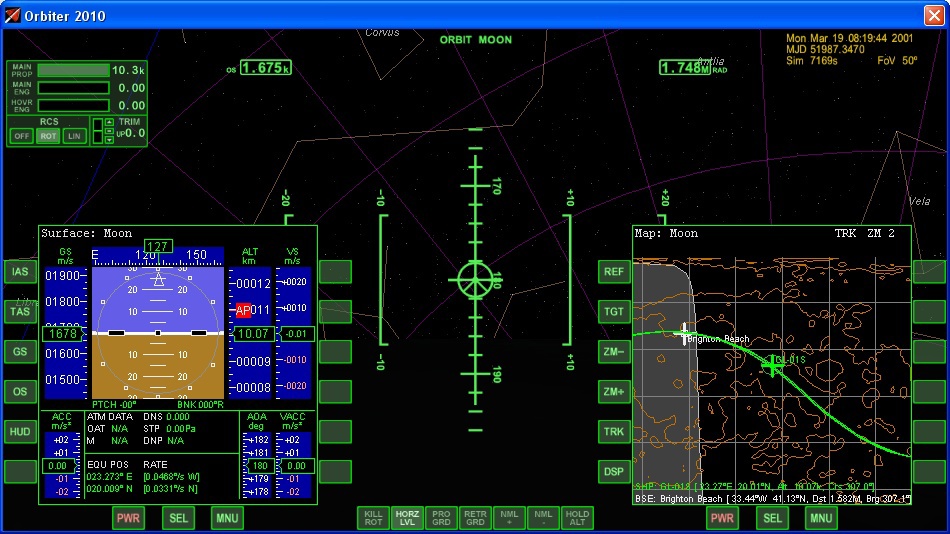Image resolution: width=950 pixels, height=534 pixels.
Task: Enable the HOLD ALT autopilot
Action: pyautogui.click(x=577, y=517)
